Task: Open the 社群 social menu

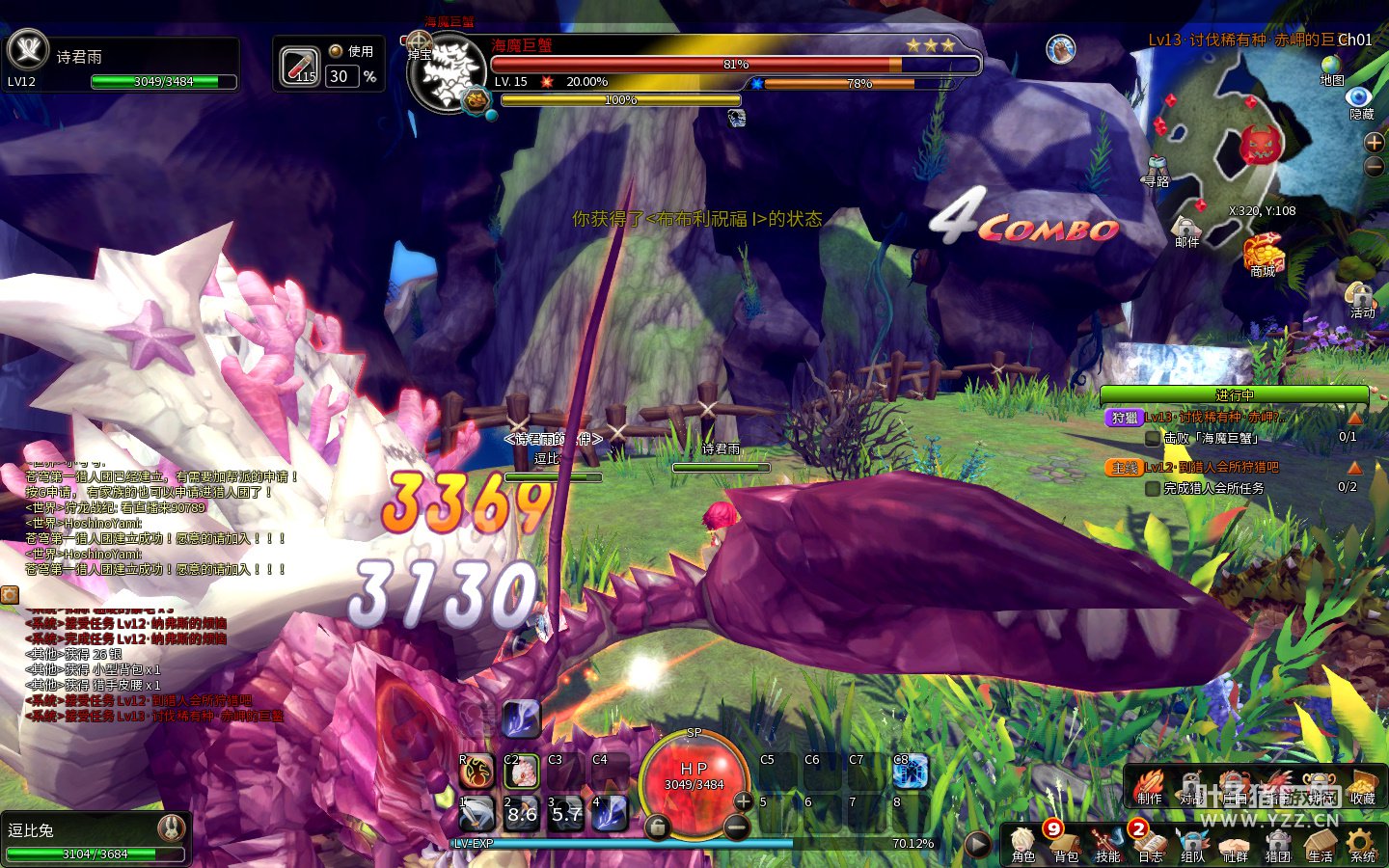Action: click(1236, 845)
